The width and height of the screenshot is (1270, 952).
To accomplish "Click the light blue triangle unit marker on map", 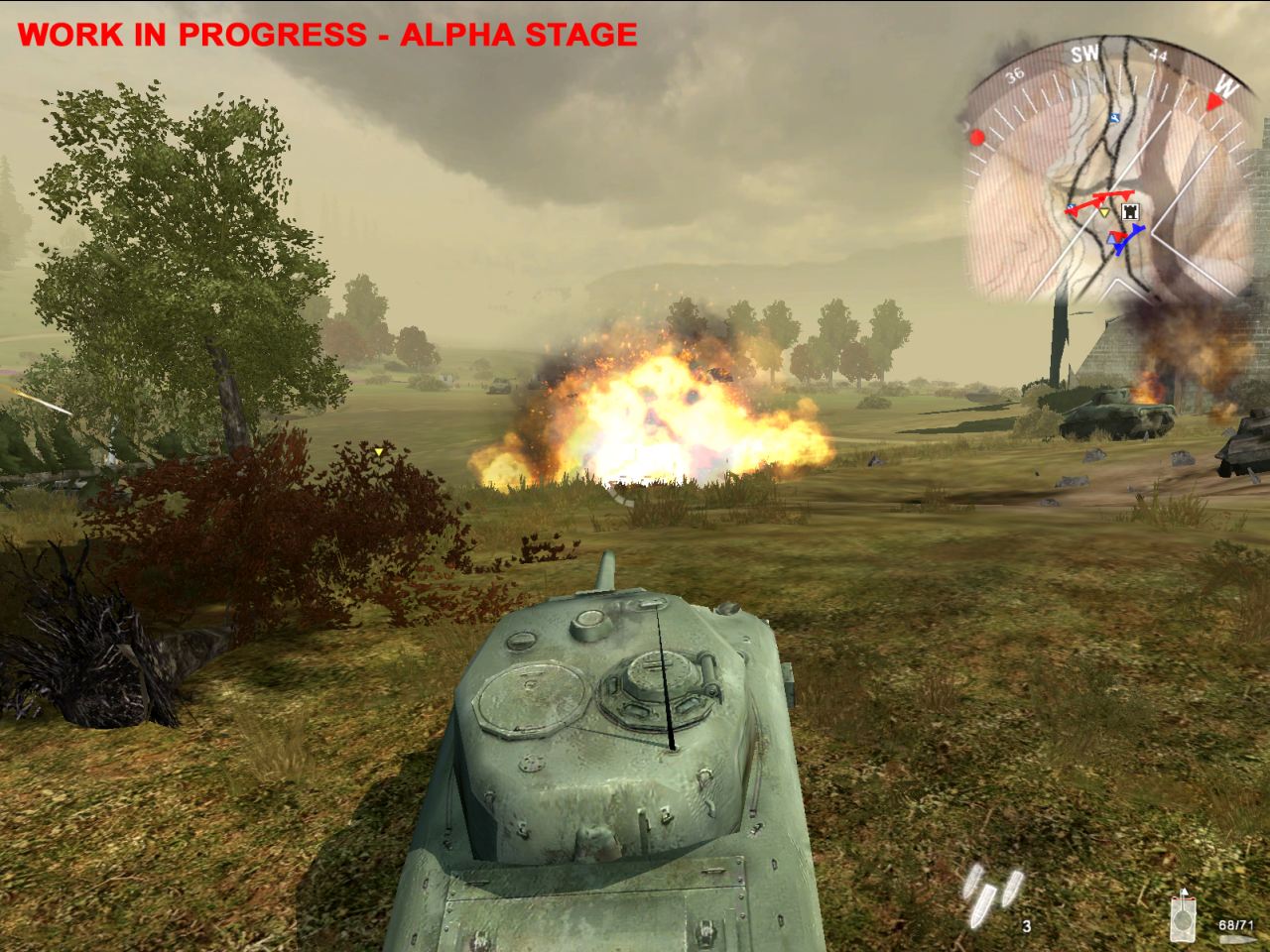I will coord(1110,237).
